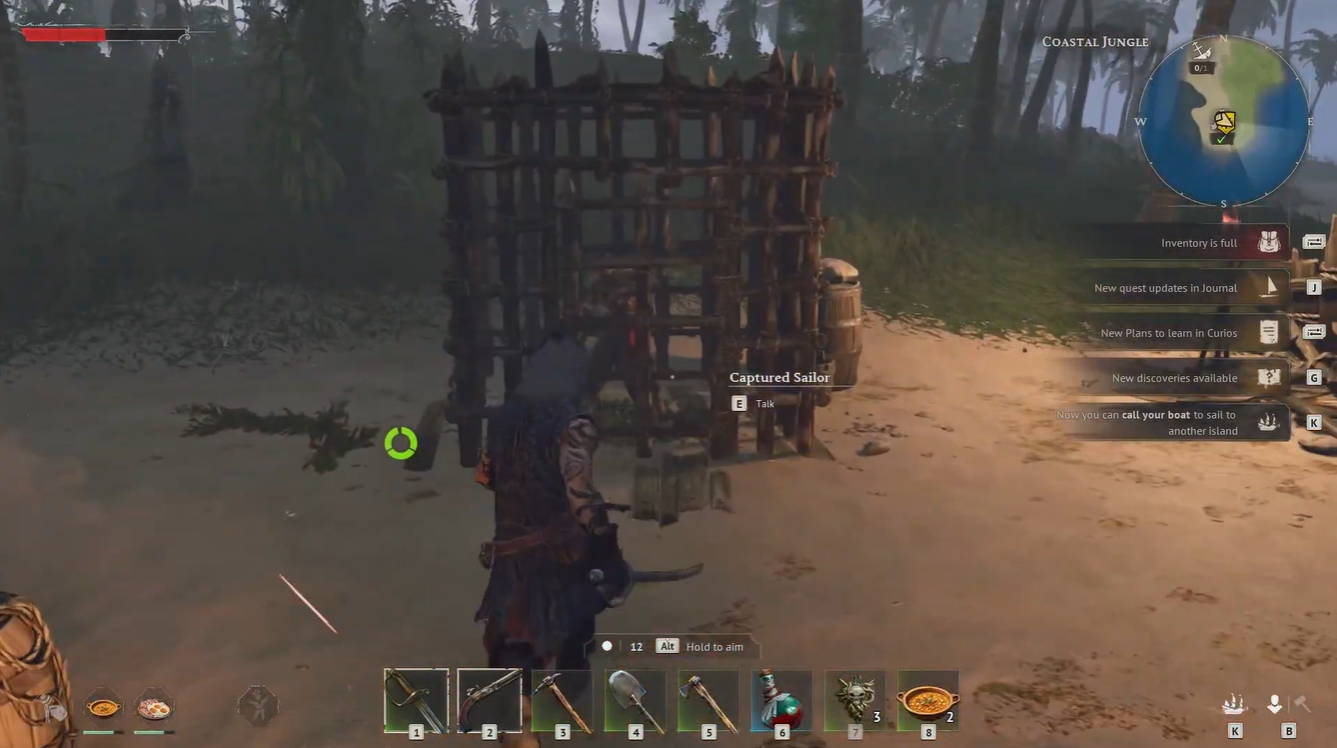
Task: Use the potion in hotbar slot 6
Action: 781,700
